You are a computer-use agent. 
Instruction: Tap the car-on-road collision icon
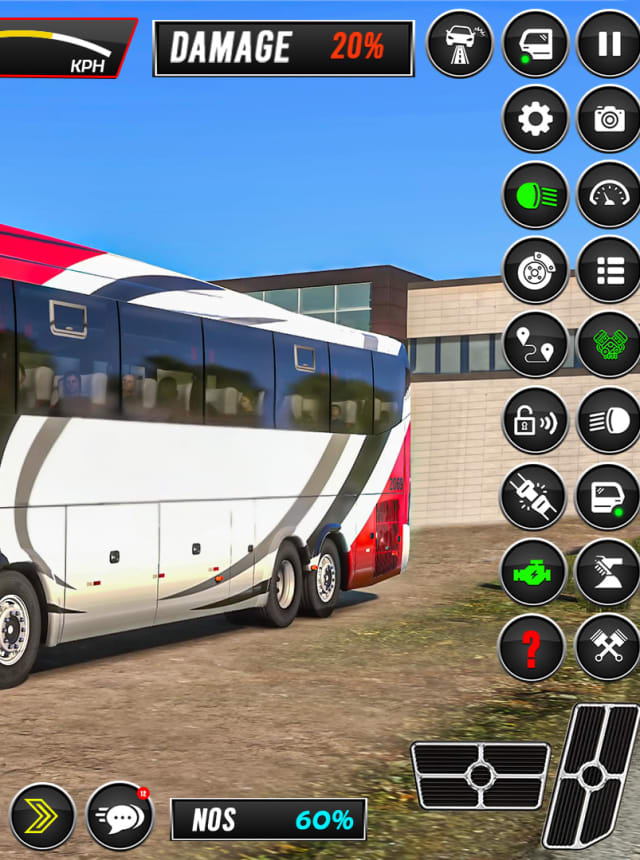coord(460,44)
